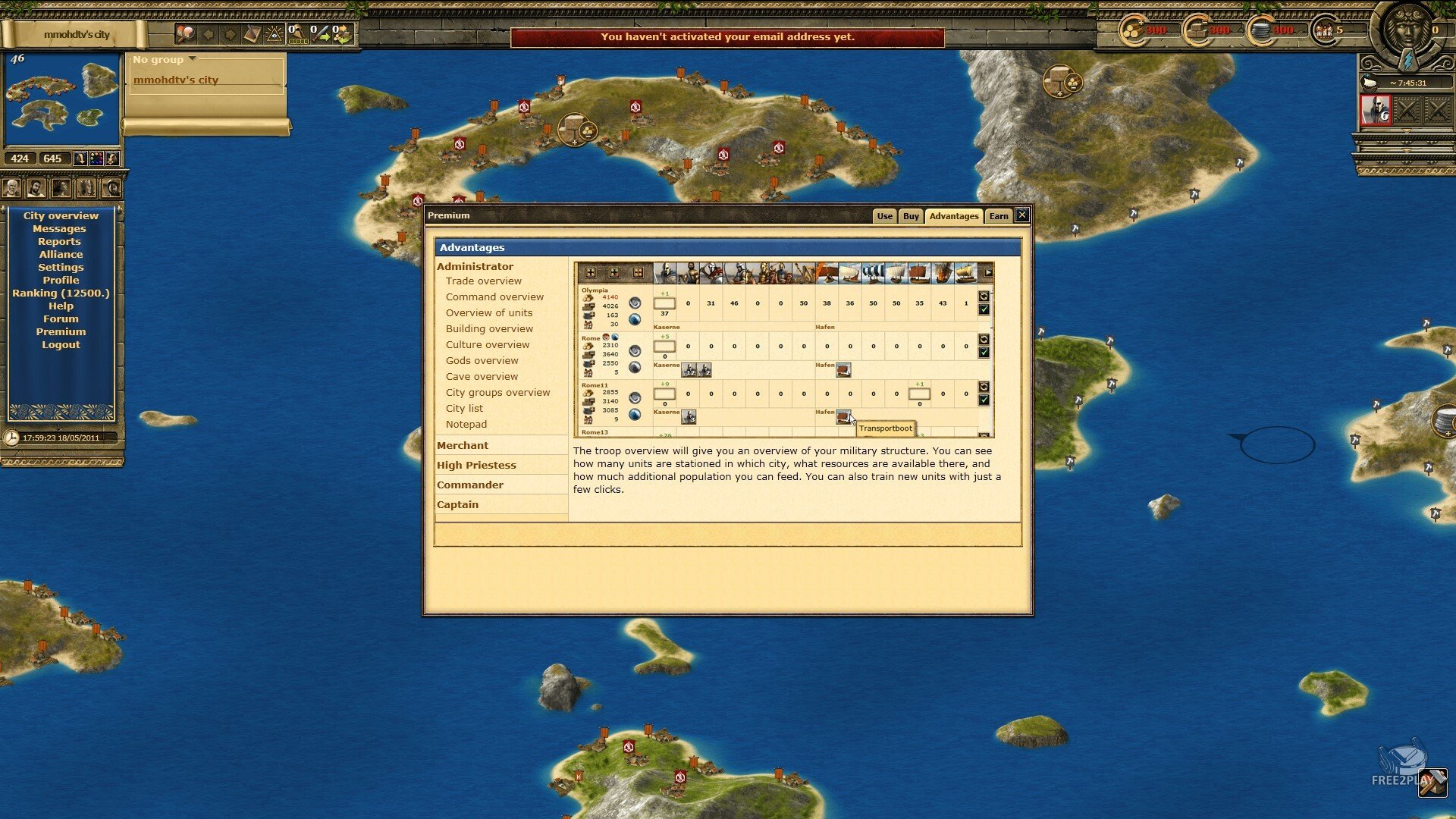Open the No group dropdown

tap(164, 60)
